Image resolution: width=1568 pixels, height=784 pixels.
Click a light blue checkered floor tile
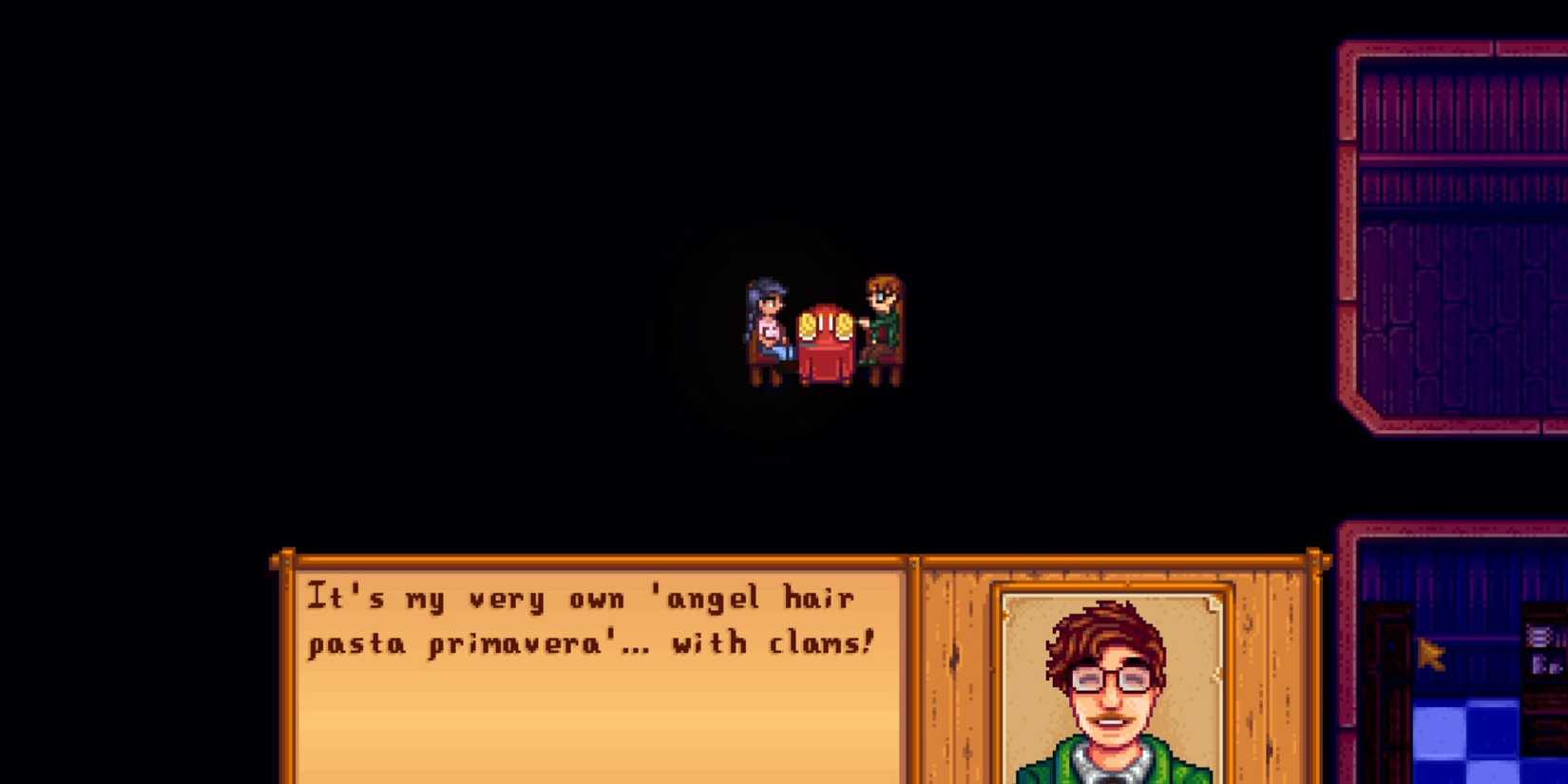1438,729
